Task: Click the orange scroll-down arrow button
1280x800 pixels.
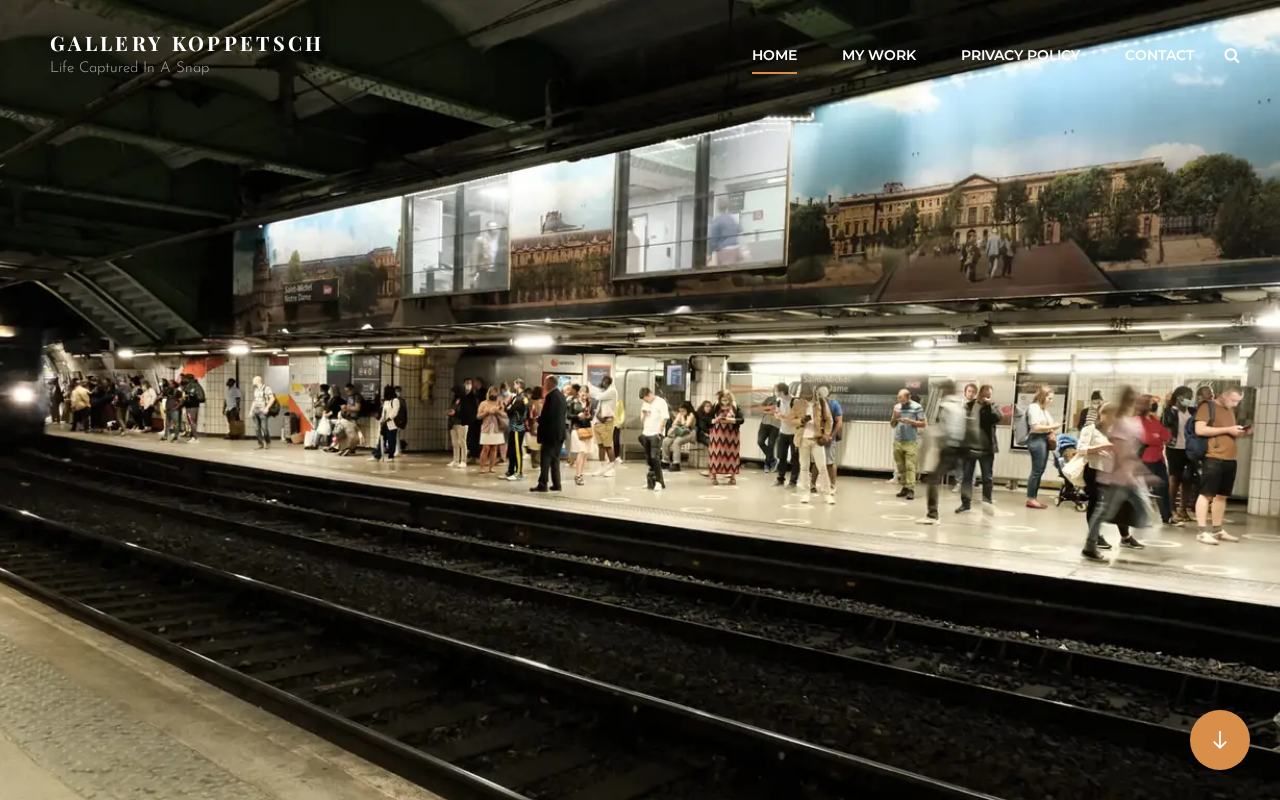Action: coord(1219,740)
